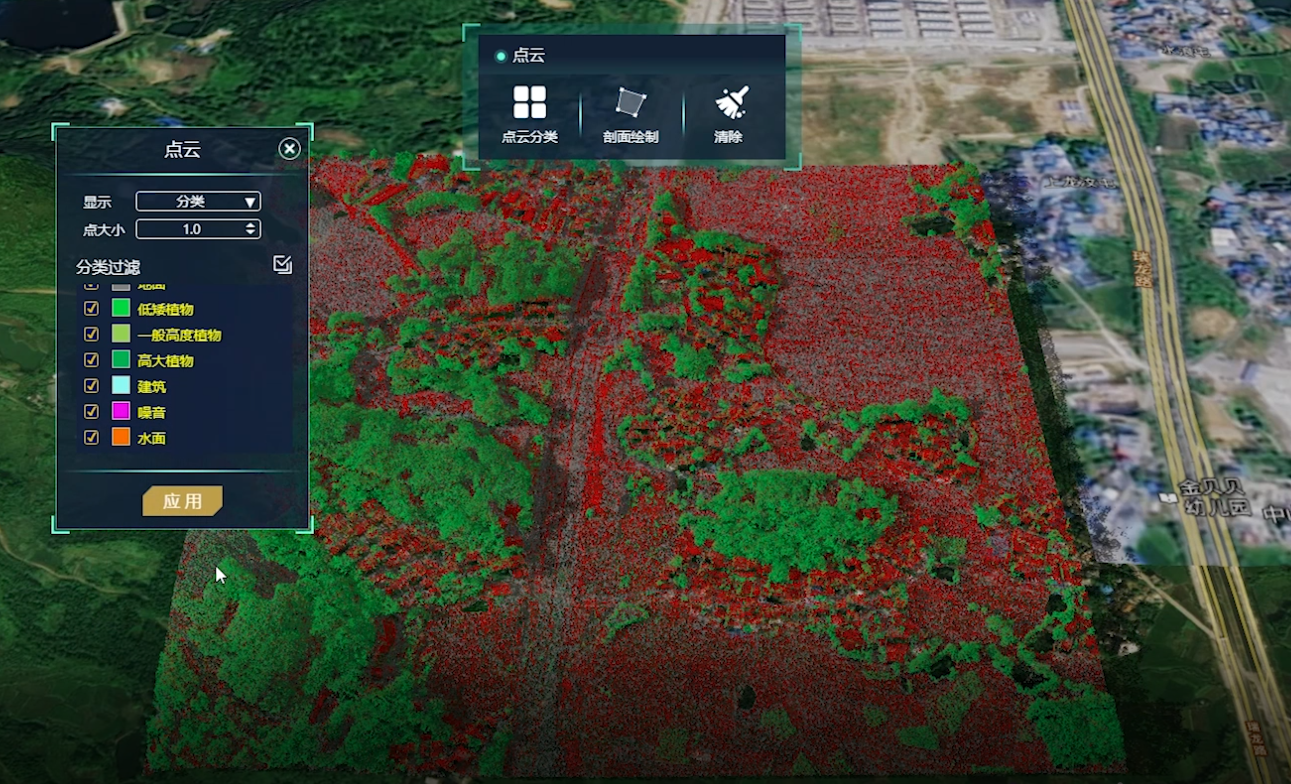
Task: Click the 清除 broom clear button
Action: [730, 113]
